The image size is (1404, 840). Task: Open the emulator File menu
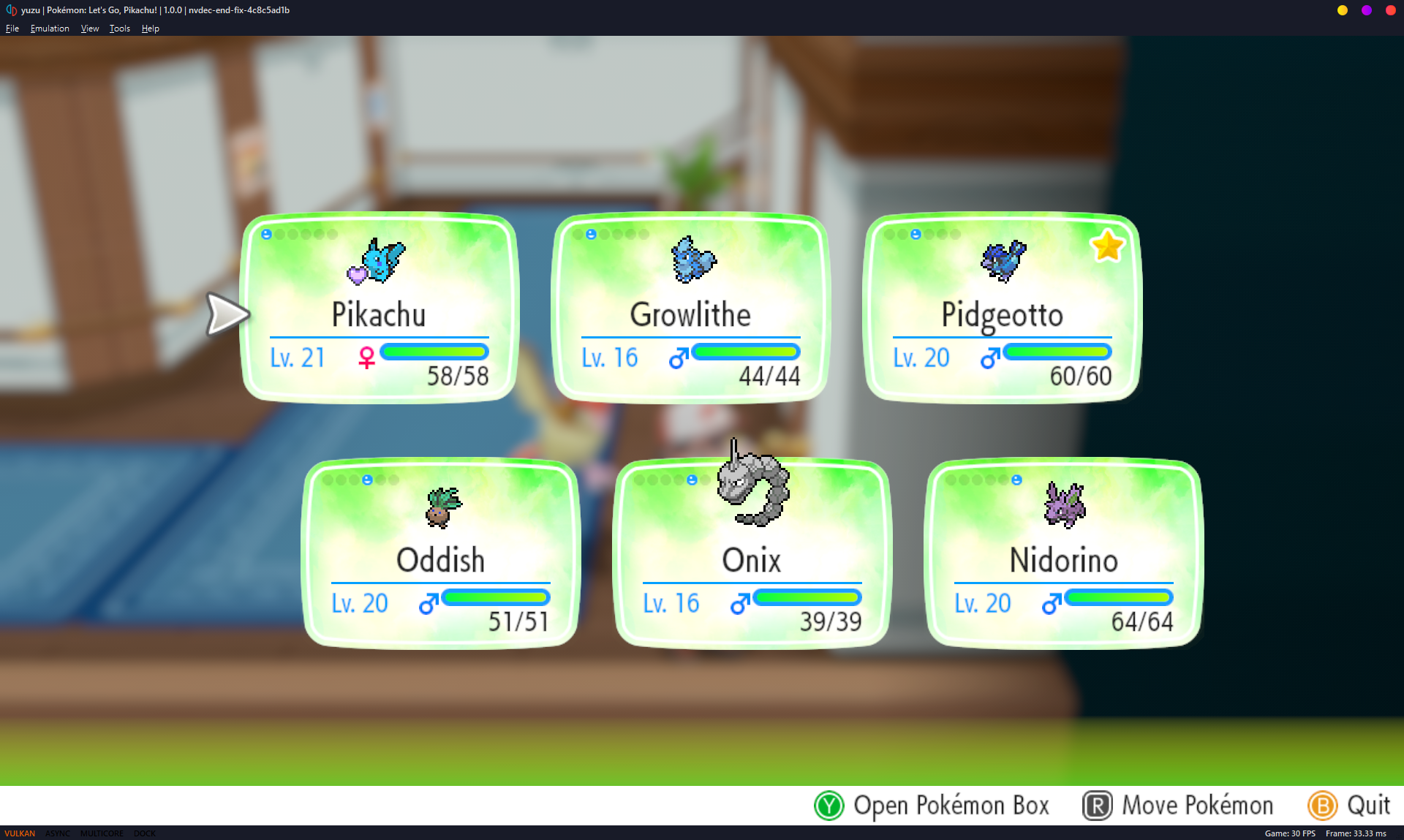coord(12,29)
